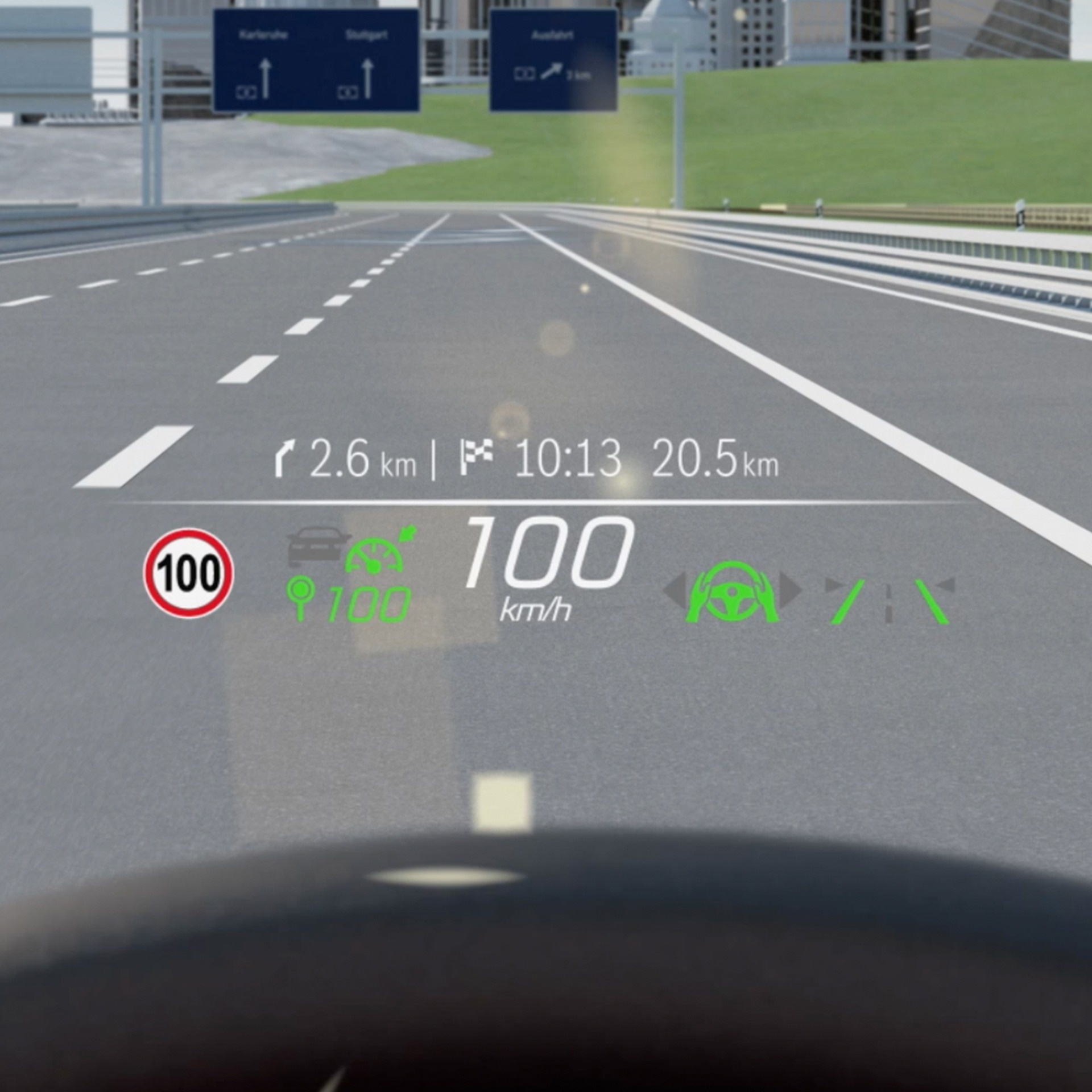Click the right-turn navigation arrow
The height and width of the screenshot is (1092, 1092).
[x=283, y=460]
